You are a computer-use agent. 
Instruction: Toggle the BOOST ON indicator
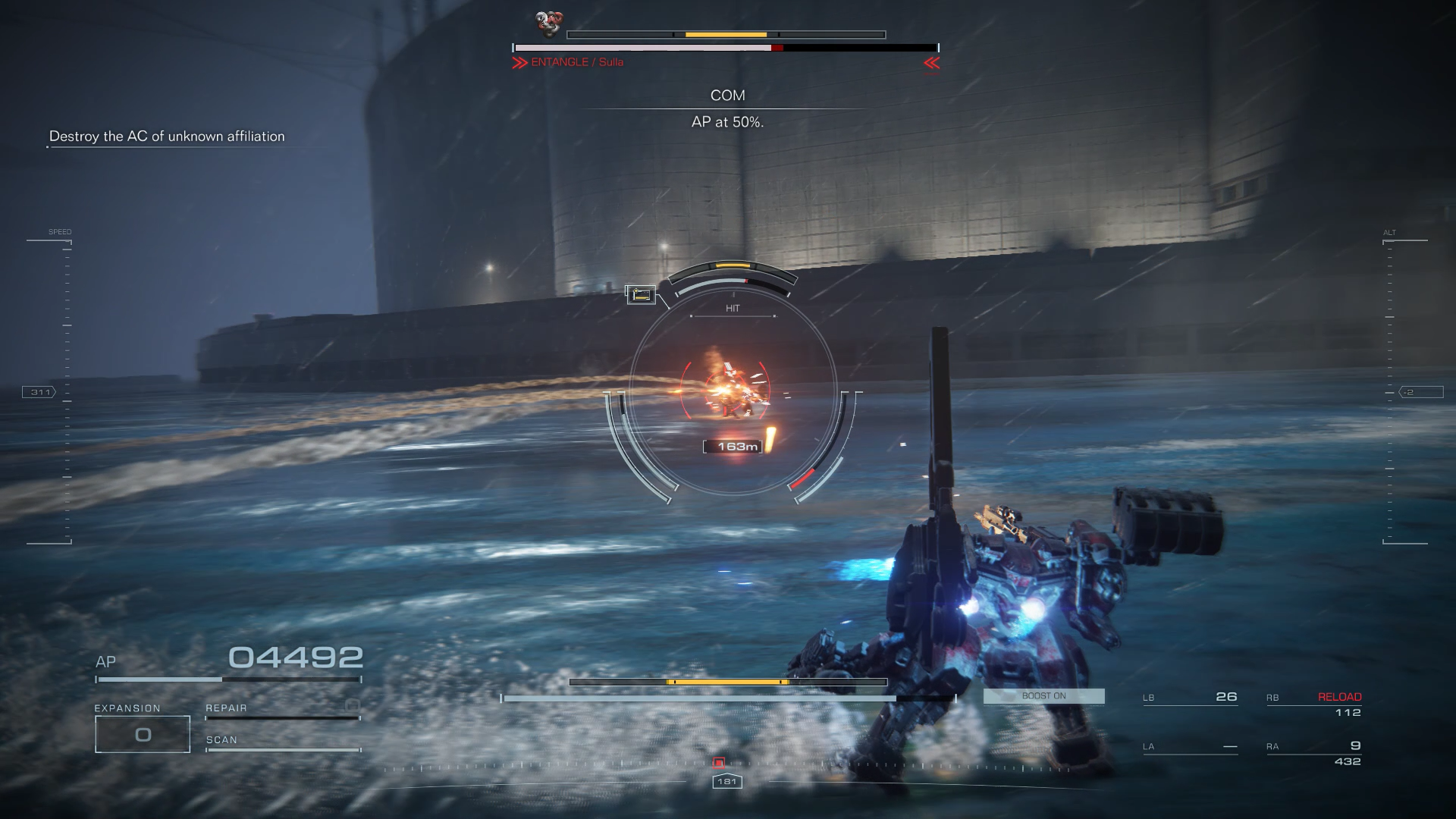[1043, 695]
